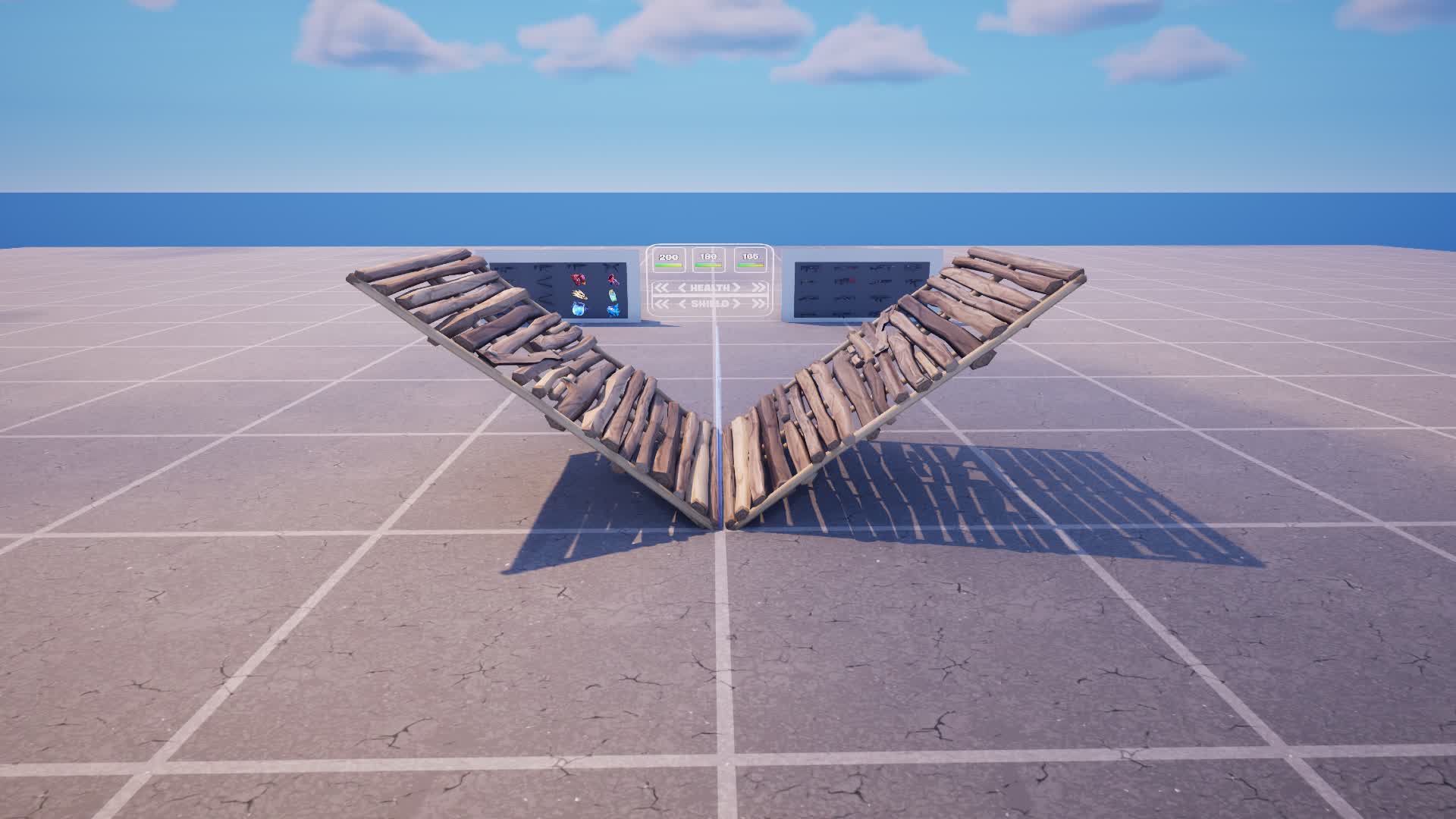This screenshot has width=1456, height=819.
Task: Grab the blue Shield Potion icon
Action: click(x=578, y=309)
